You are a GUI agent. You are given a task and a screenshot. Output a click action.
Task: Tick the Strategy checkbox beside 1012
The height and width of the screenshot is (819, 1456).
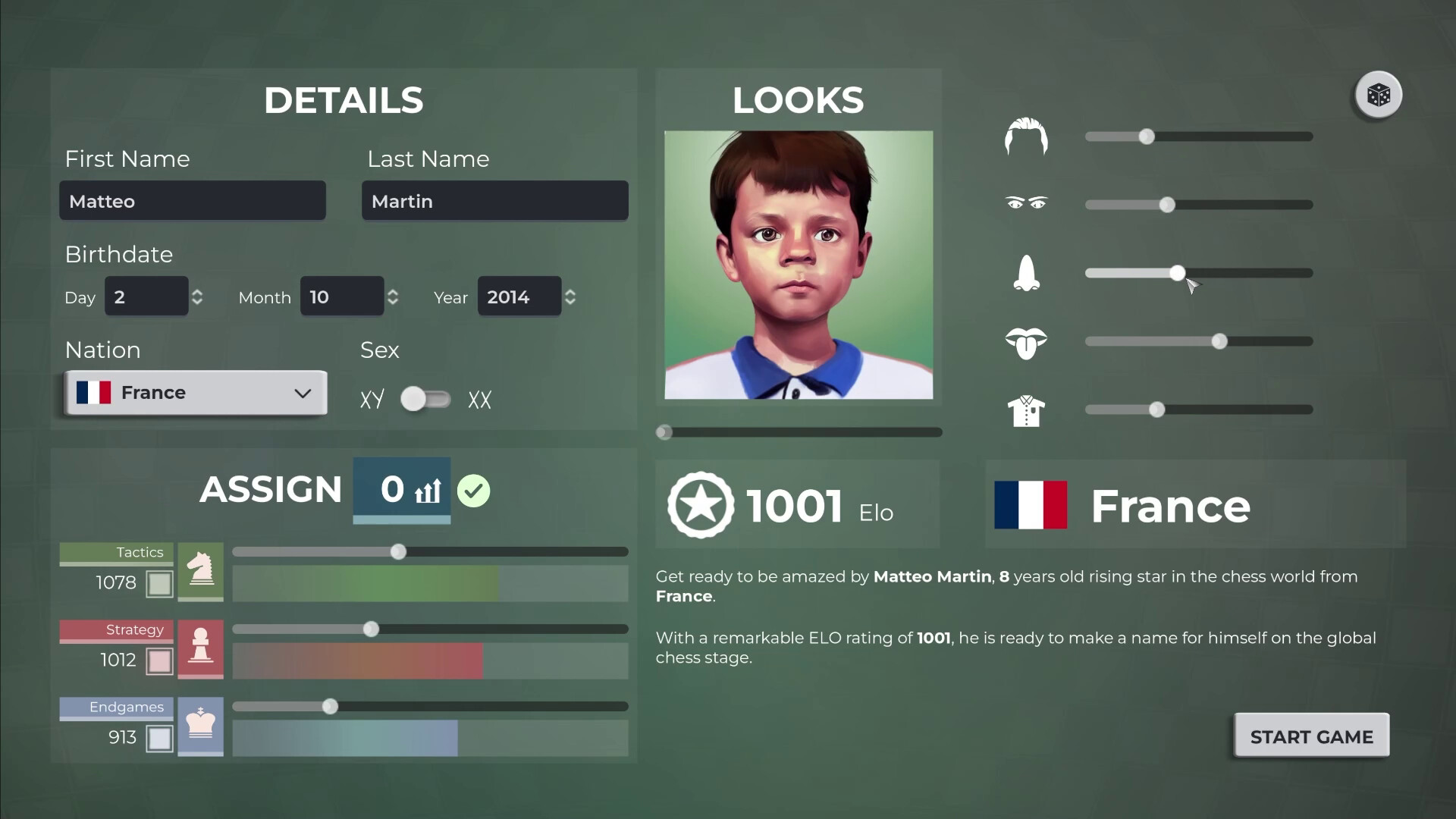(159, 661)
